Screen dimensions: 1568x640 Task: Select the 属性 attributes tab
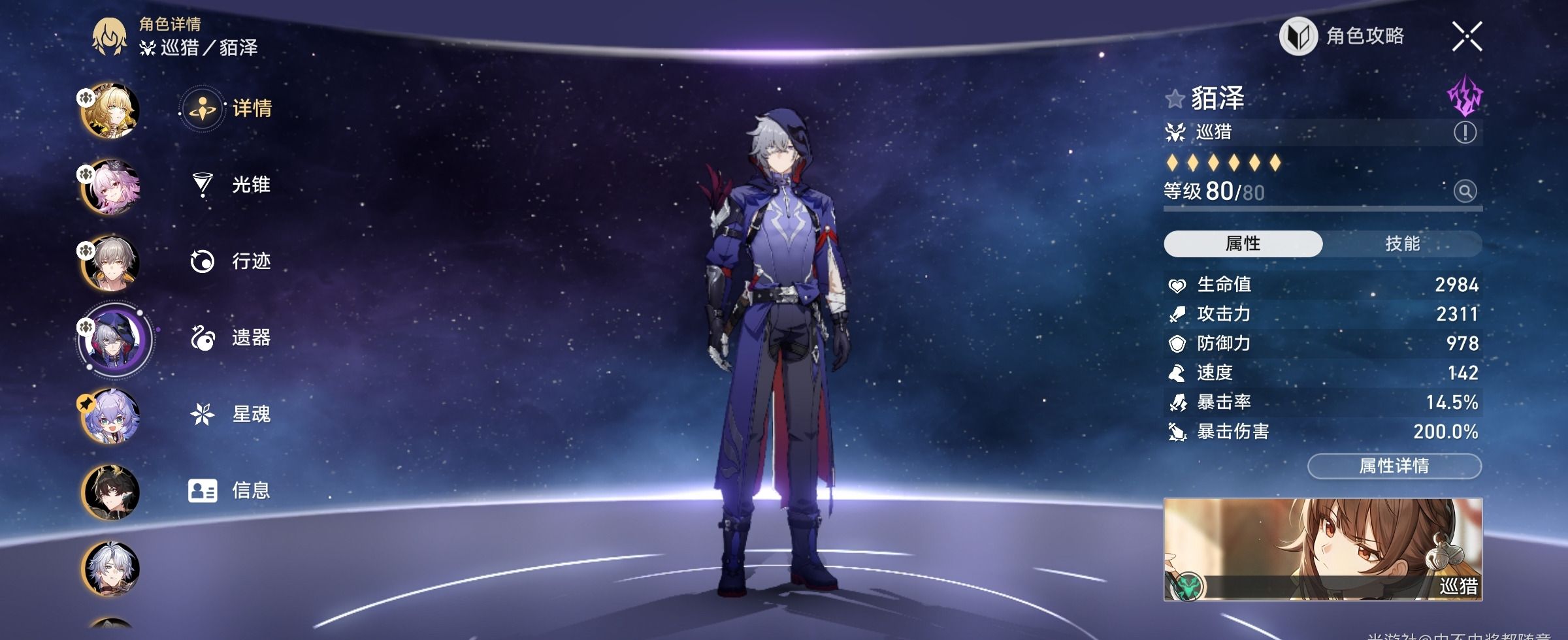[1243, 244]
